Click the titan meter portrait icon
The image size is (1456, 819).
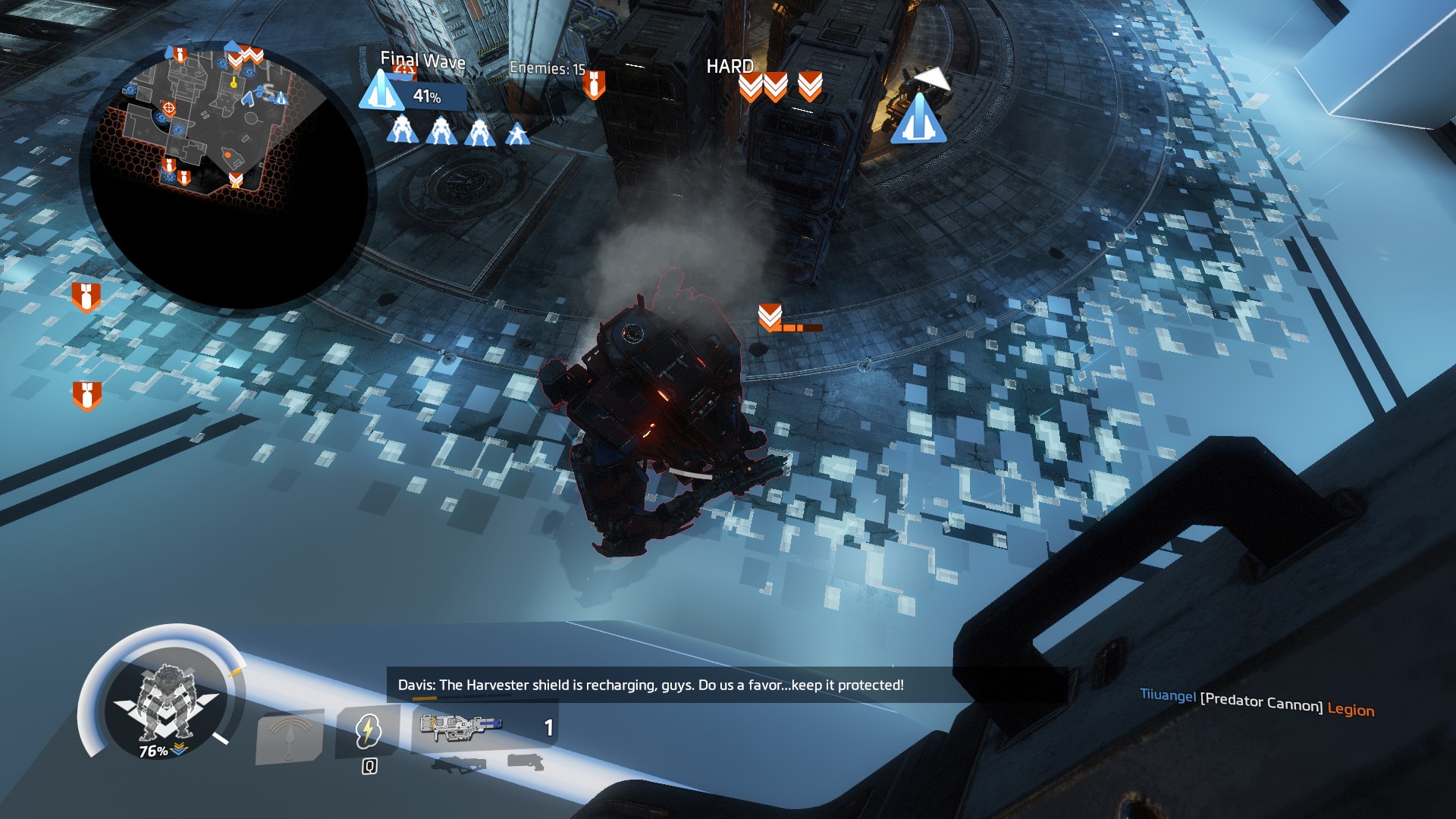[166, 703]
